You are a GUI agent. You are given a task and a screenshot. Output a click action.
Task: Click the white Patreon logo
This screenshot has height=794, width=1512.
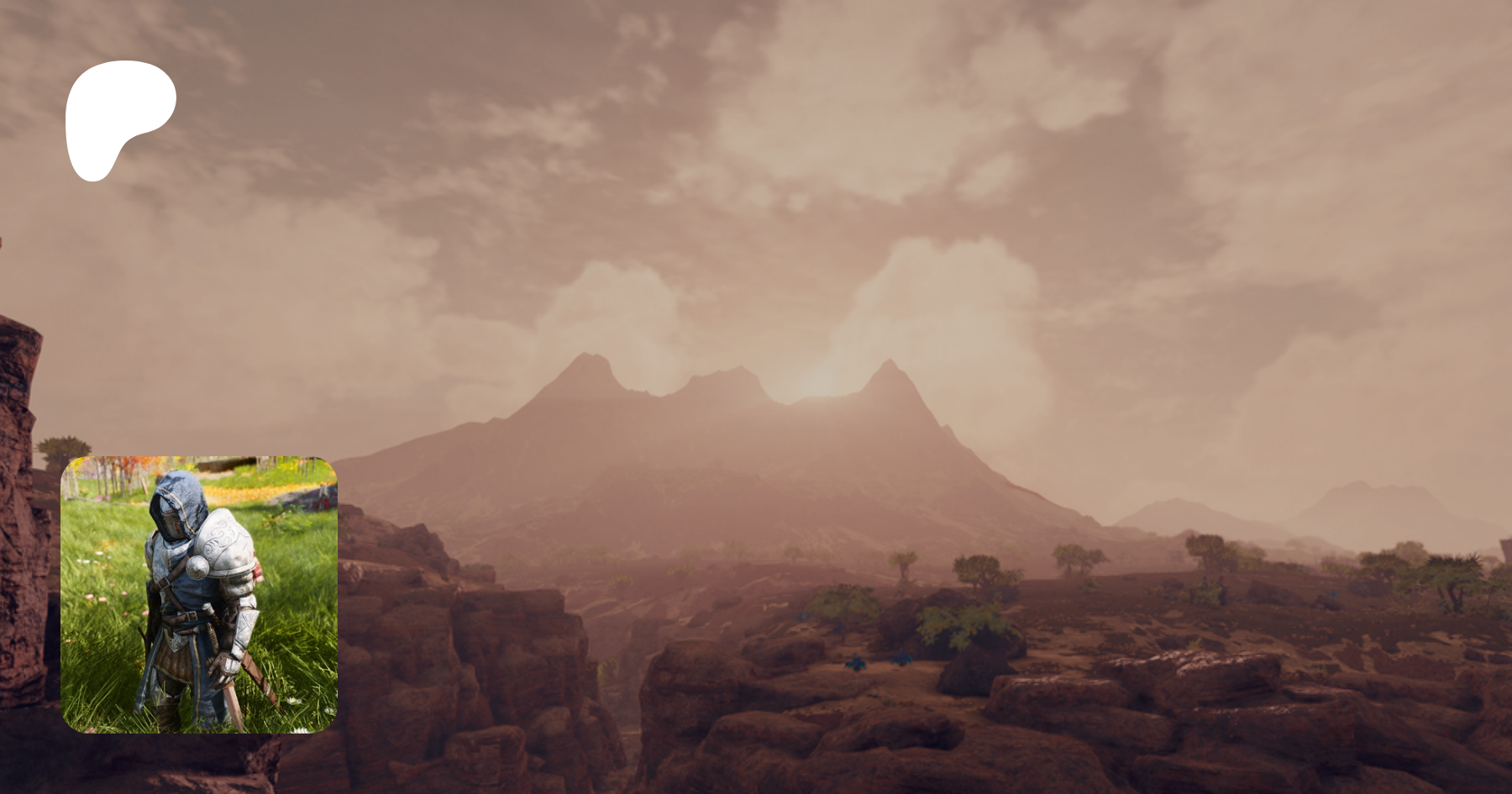pos(118,113)
